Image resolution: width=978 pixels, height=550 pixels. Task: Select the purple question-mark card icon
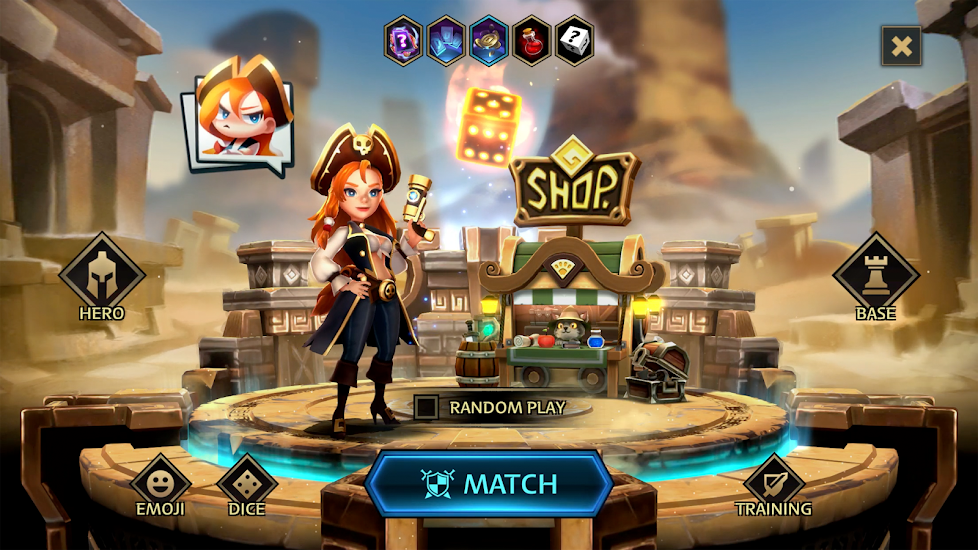tap(403, 41)
